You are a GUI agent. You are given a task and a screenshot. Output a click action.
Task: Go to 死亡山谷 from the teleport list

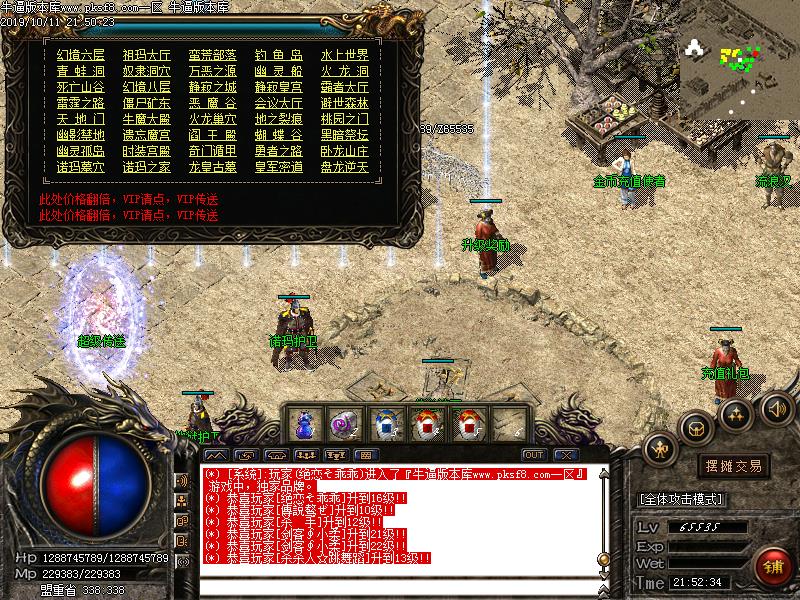tap(81, 87)
